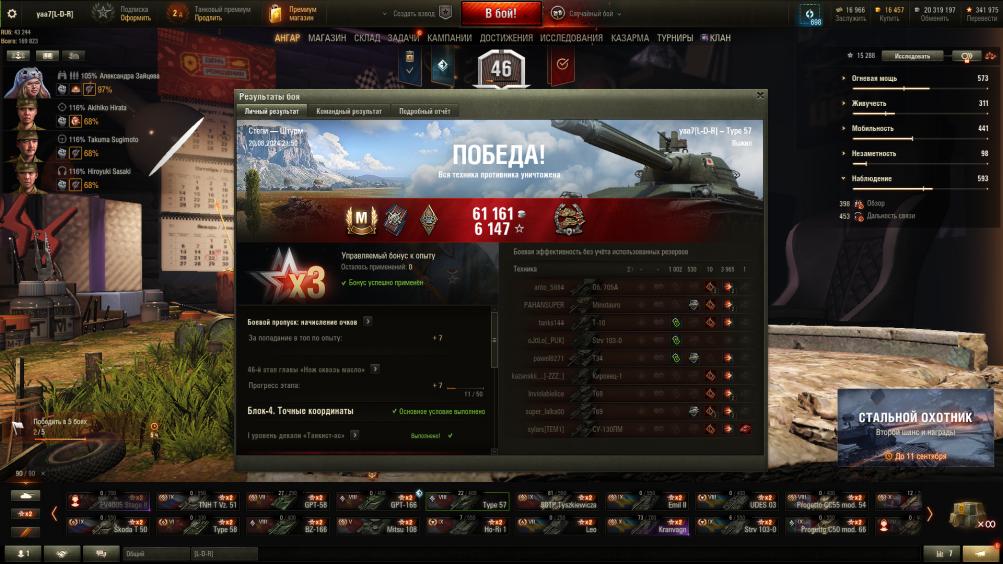Select the Личный результат tab
Viewport: 1003px width, 564px height.
[272, 111]
